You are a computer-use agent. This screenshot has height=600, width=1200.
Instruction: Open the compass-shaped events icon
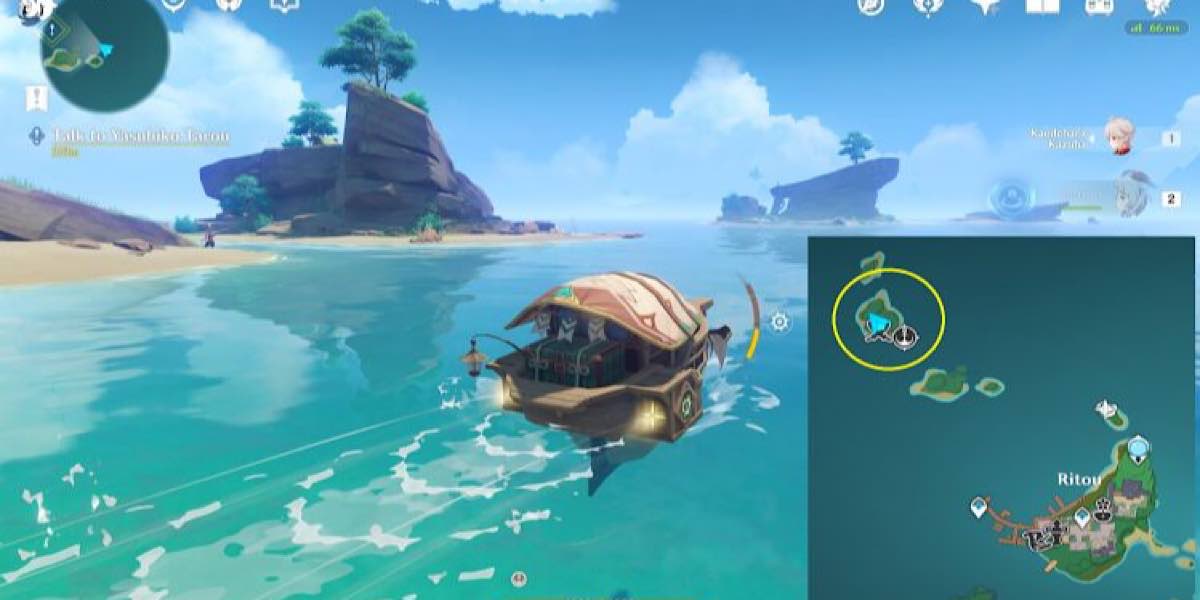point(871,7)
